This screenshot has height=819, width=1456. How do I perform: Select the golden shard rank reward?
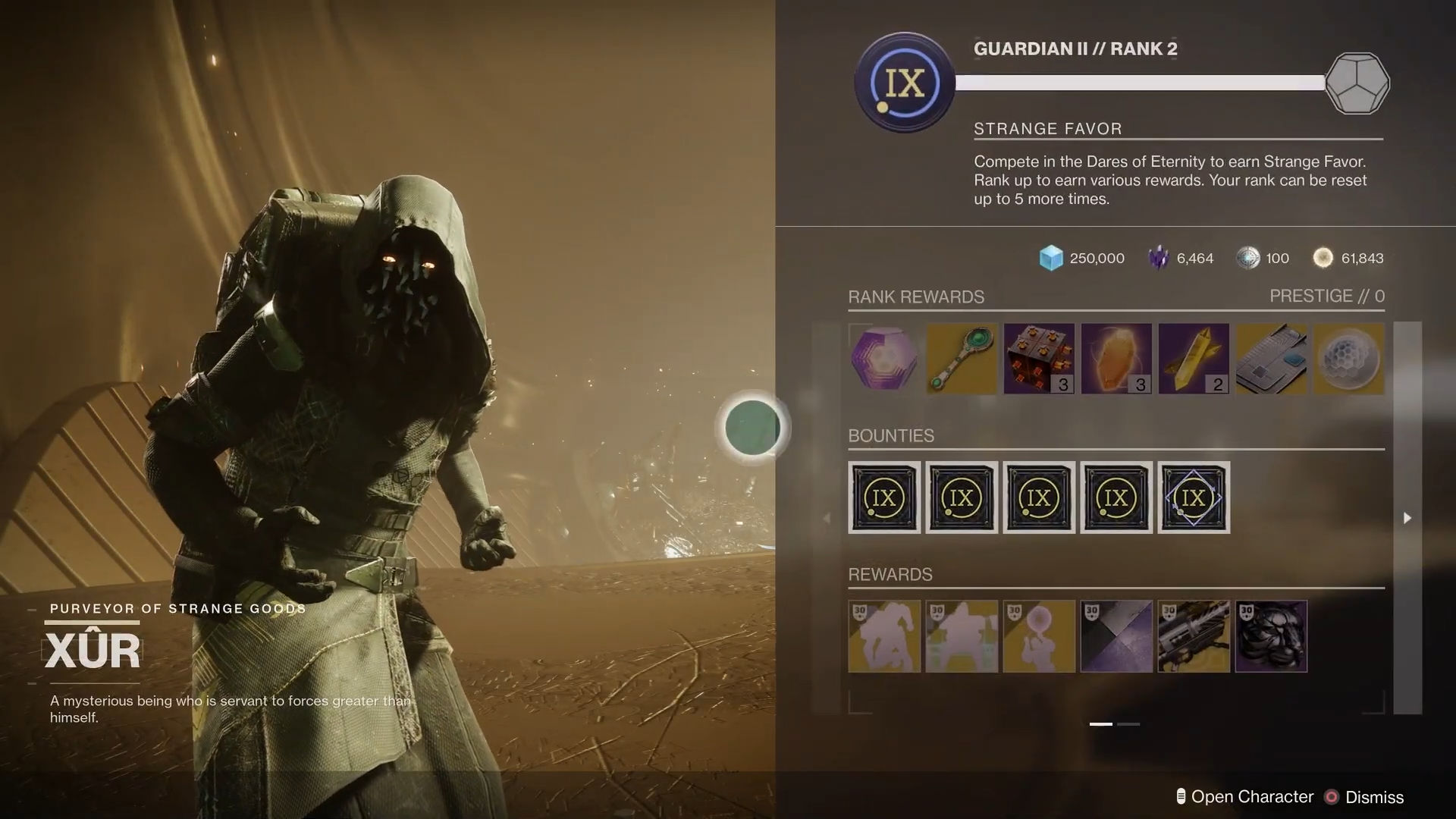(1194, 359)
